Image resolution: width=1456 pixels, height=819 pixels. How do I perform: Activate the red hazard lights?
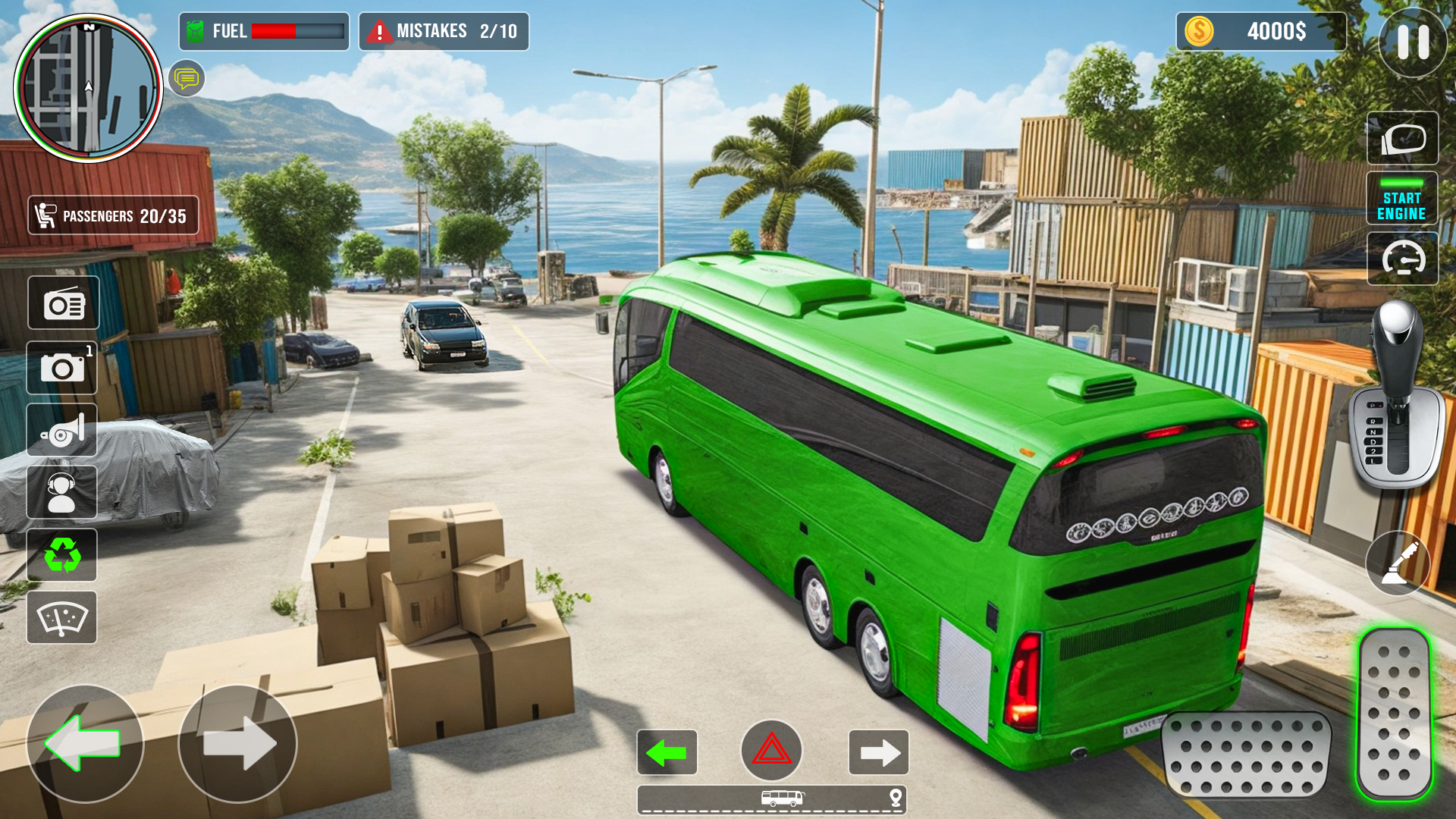click(x=771, y=751)
